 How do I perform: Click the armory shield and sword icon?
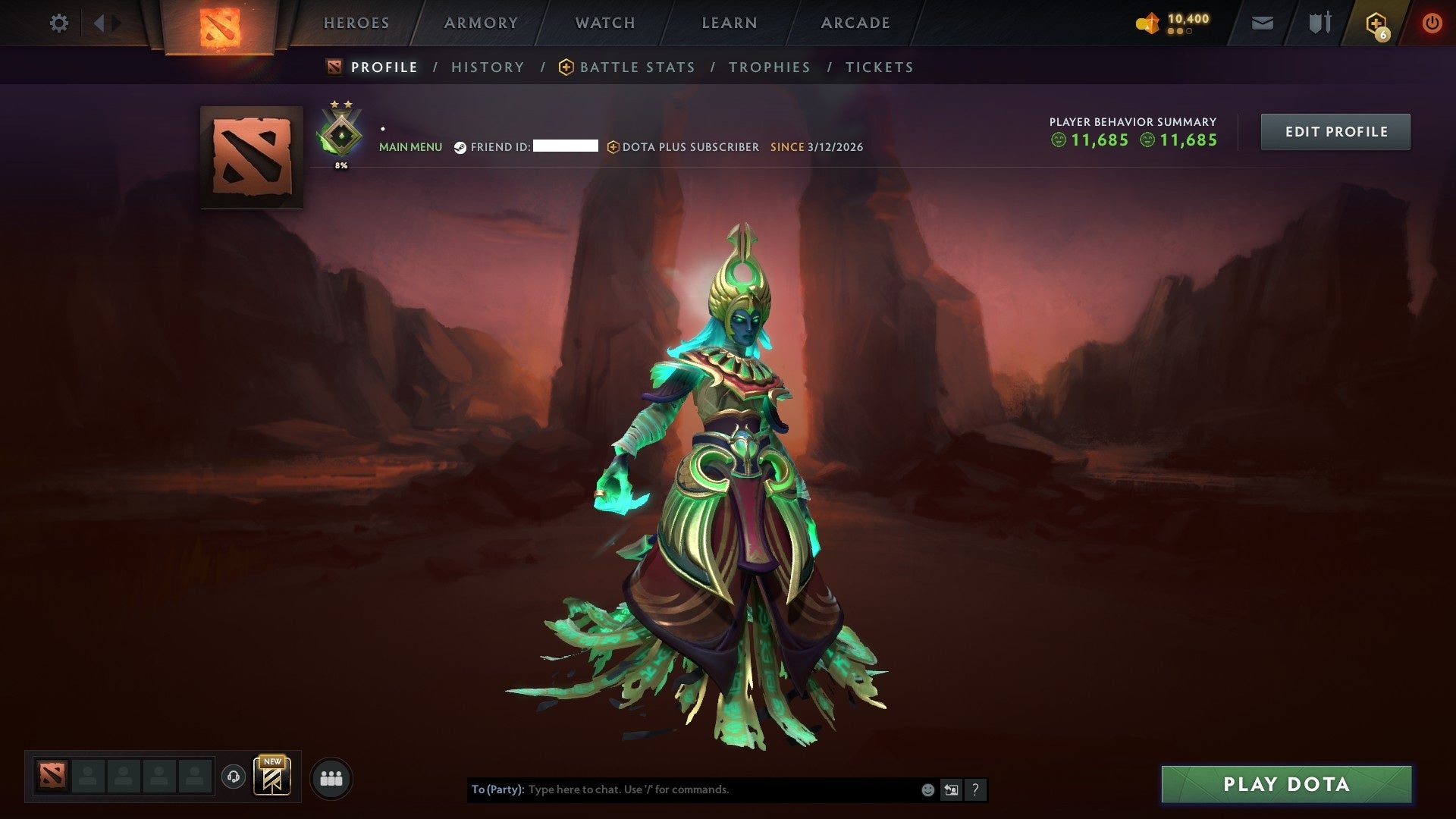click(1319, 23)
